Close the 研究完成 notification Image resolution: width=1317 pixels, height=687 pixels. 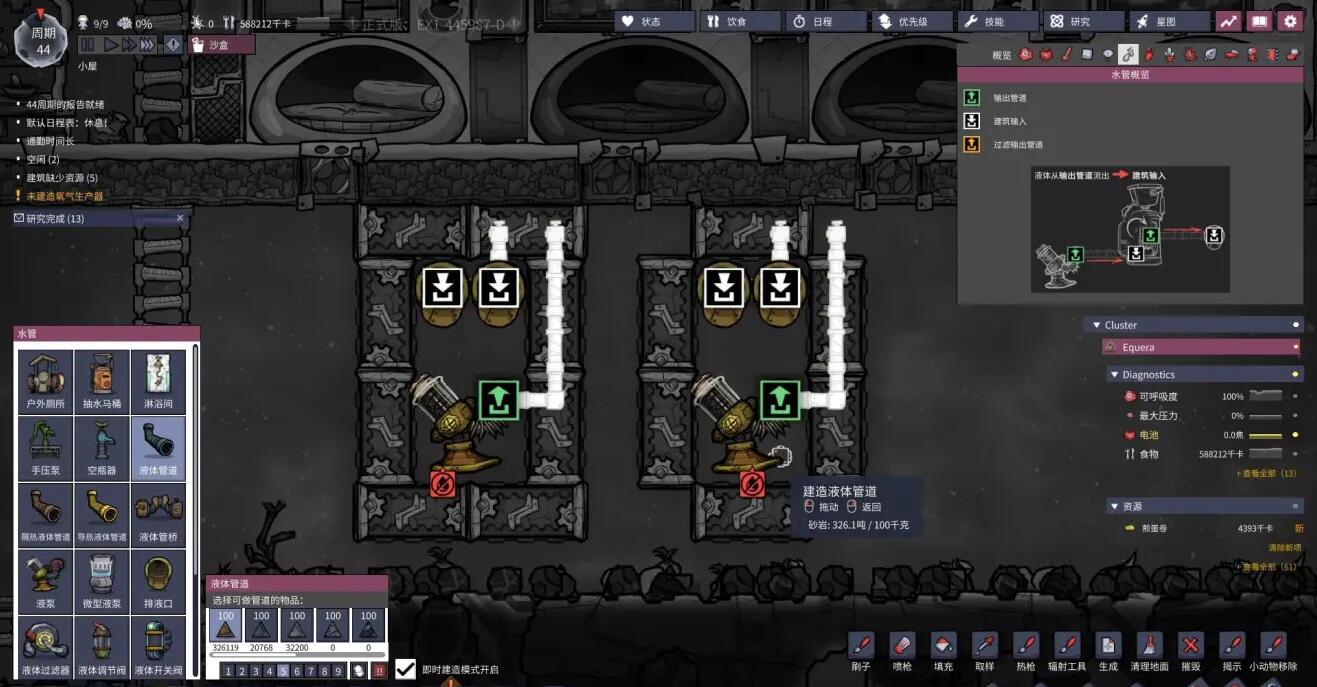point(180,218)
